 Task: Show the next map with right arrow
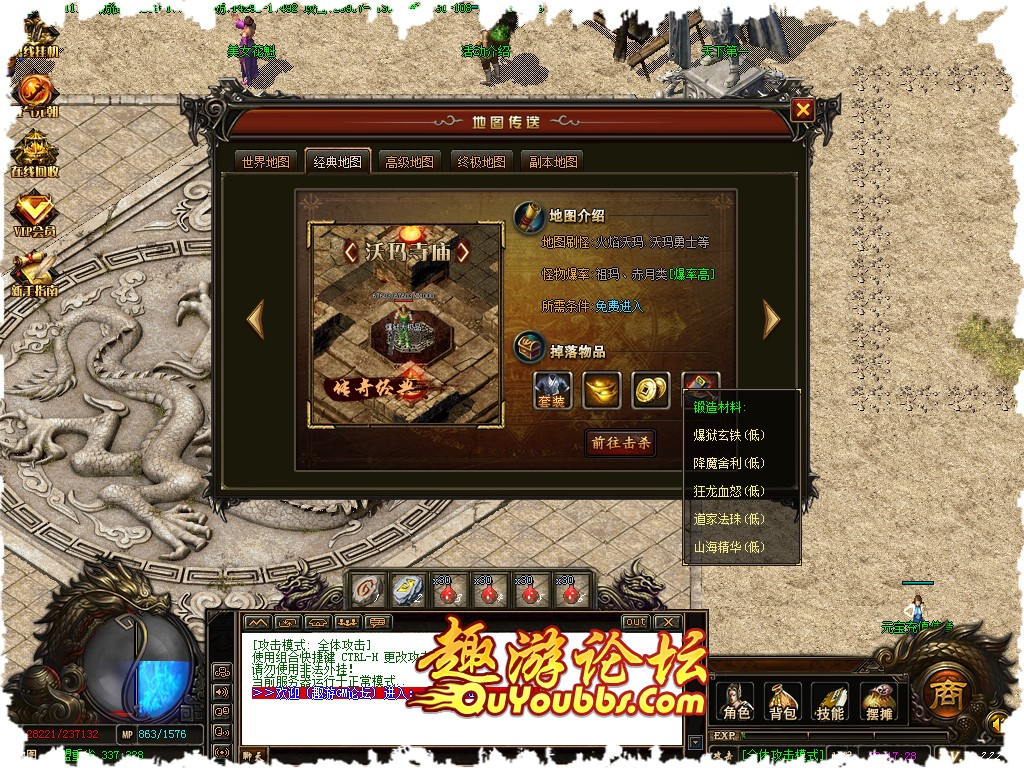(x=771, y=319)
